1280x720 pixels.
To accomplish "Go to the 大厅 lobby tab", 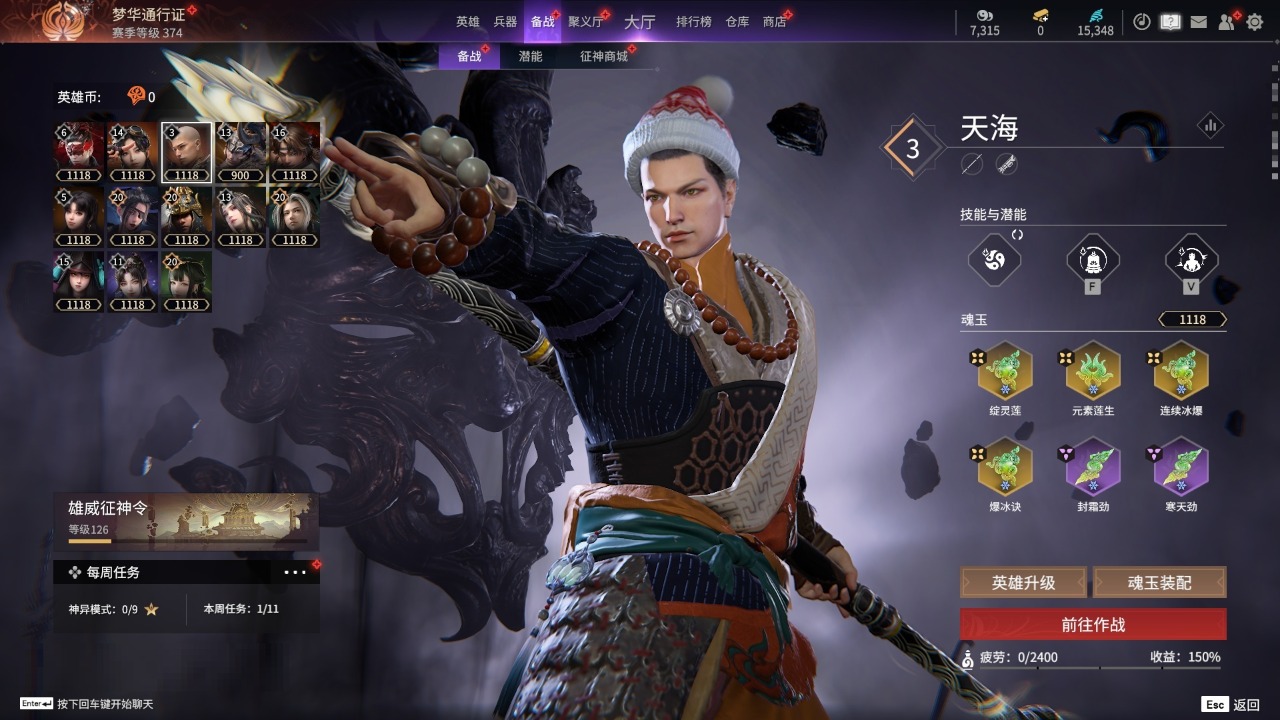I will coord(639,21).
